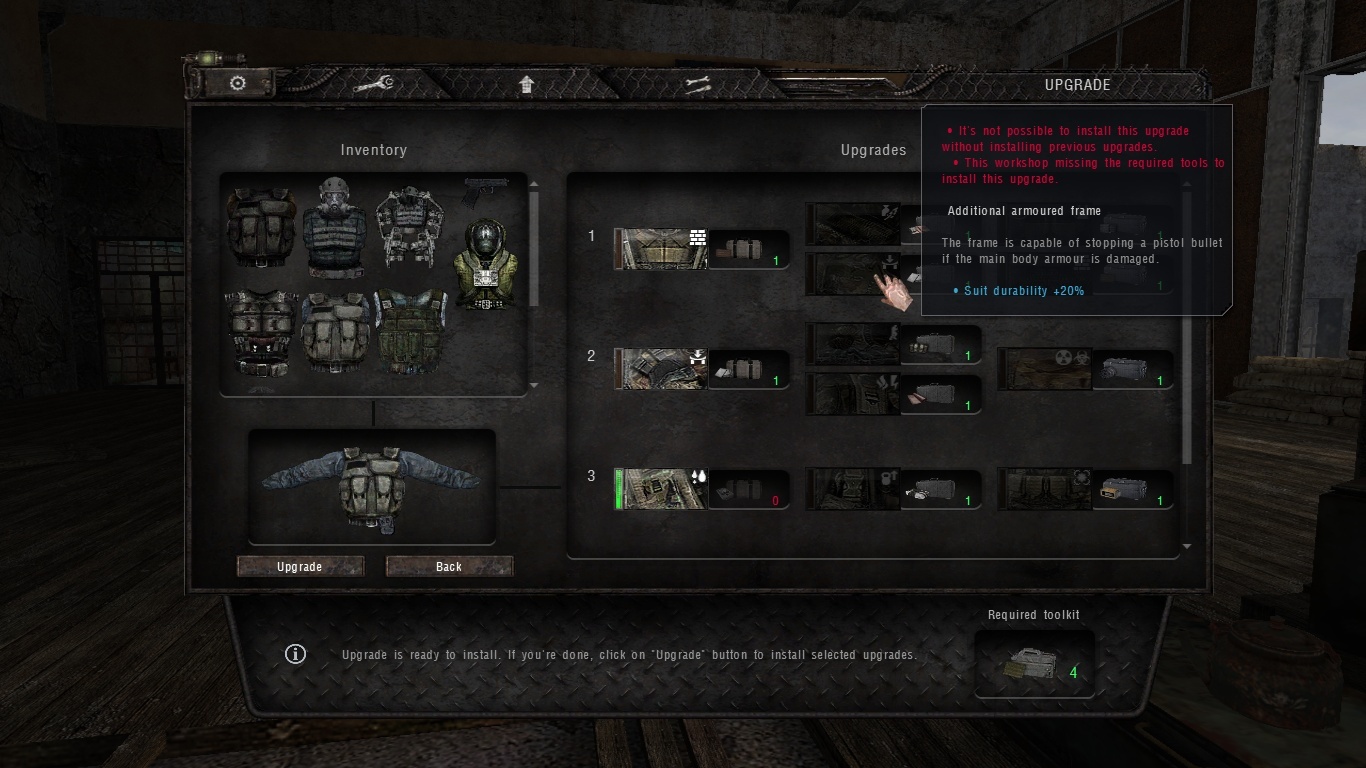The height and width of the screenshot is (768, 1366).
Task: Select the crosshair target upgrade in row 3
Action: 1045,489
